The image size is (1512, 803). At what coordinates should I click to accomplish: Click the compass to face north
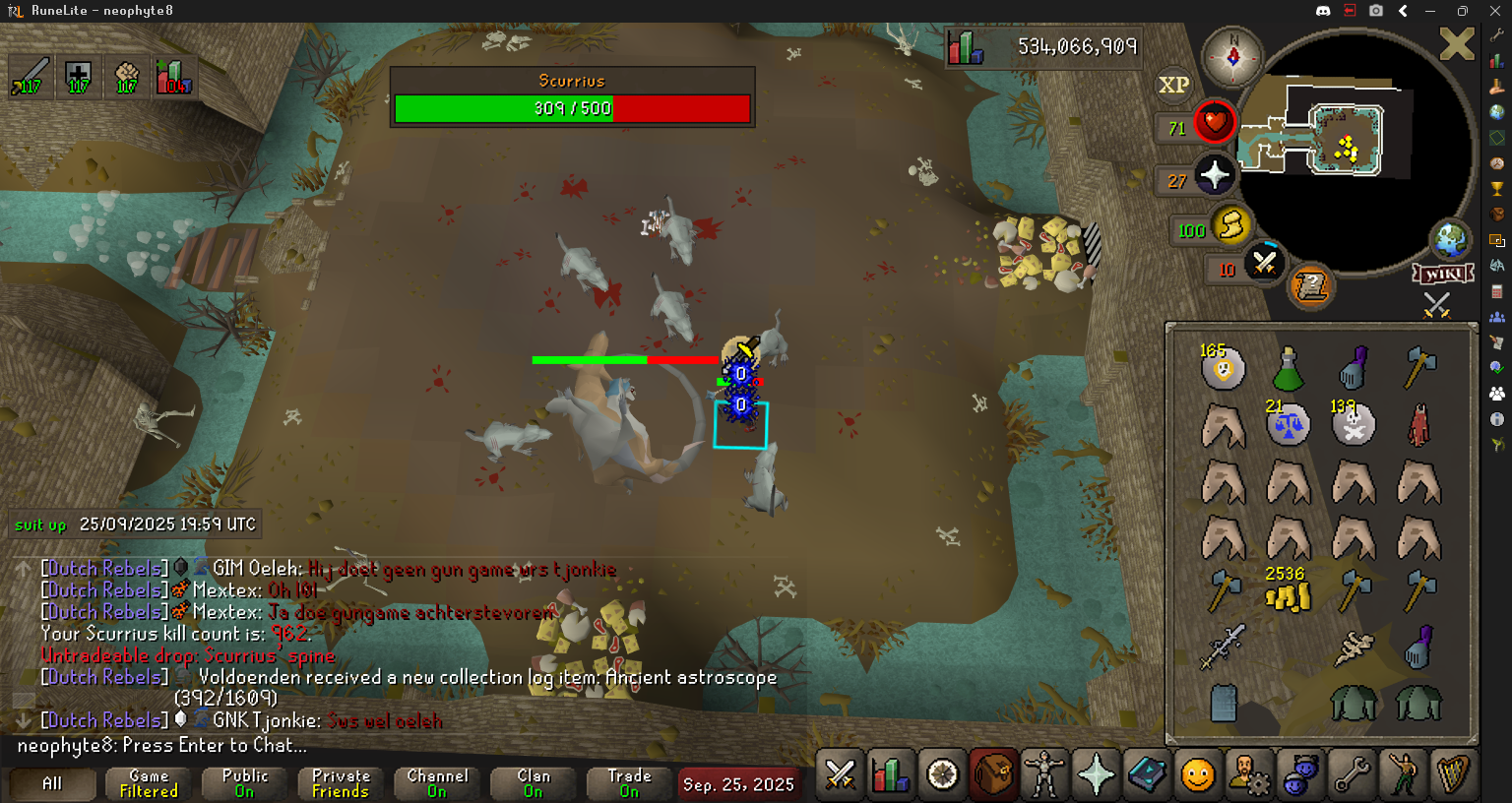click(1232, 56)
